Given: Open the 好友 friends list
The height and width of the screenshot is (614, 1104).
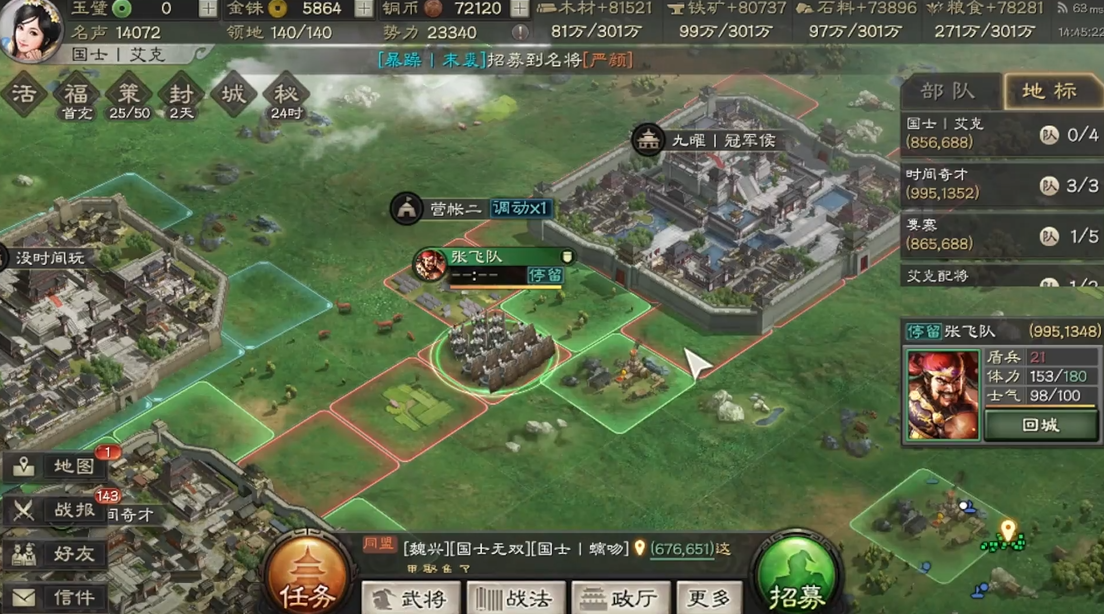Looking at the screenshot, I should (58, 553).
